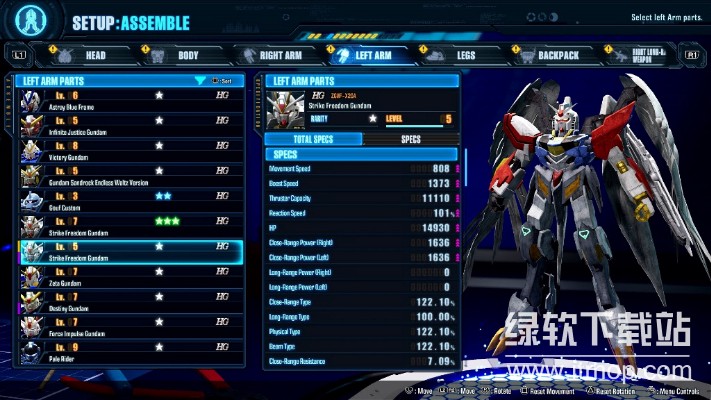Select the Pale Rider part
Image resolution: width=711 pixels, height=400 pixels.
(130, 351)
